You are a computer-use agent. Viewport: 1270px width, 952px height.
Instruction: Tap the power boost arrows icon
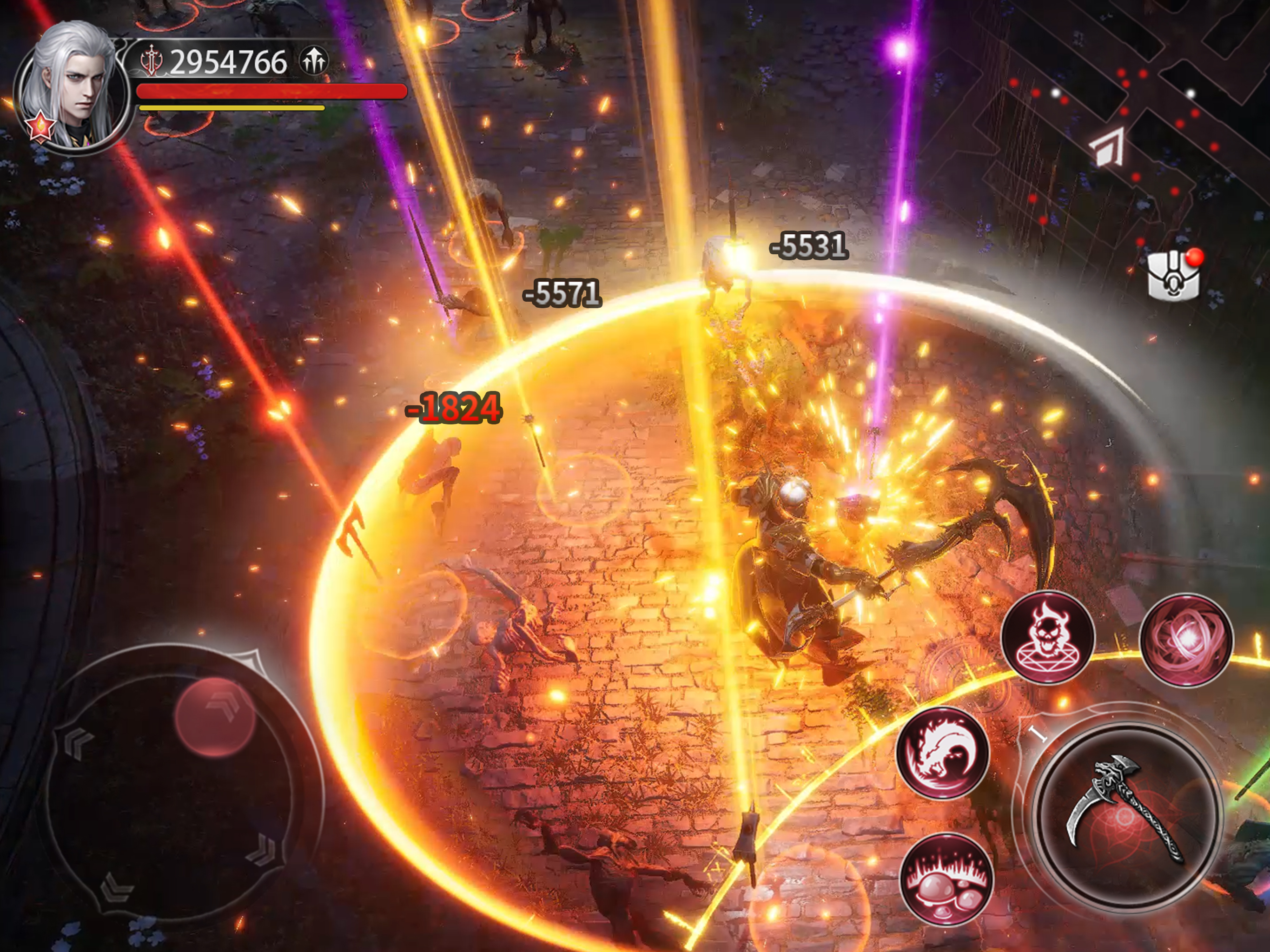(314, 60)
